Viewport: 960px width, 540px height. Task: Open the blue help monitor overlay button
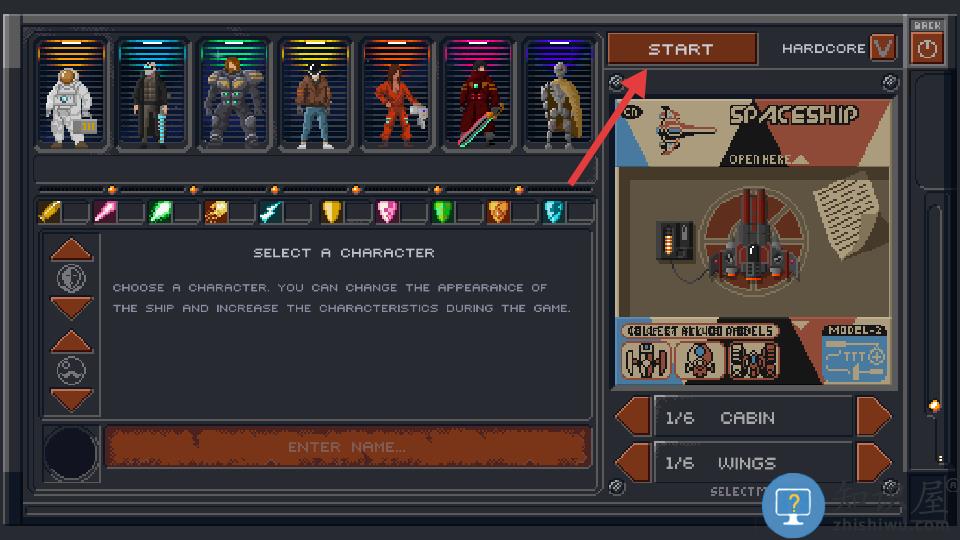tap(793, 507)
